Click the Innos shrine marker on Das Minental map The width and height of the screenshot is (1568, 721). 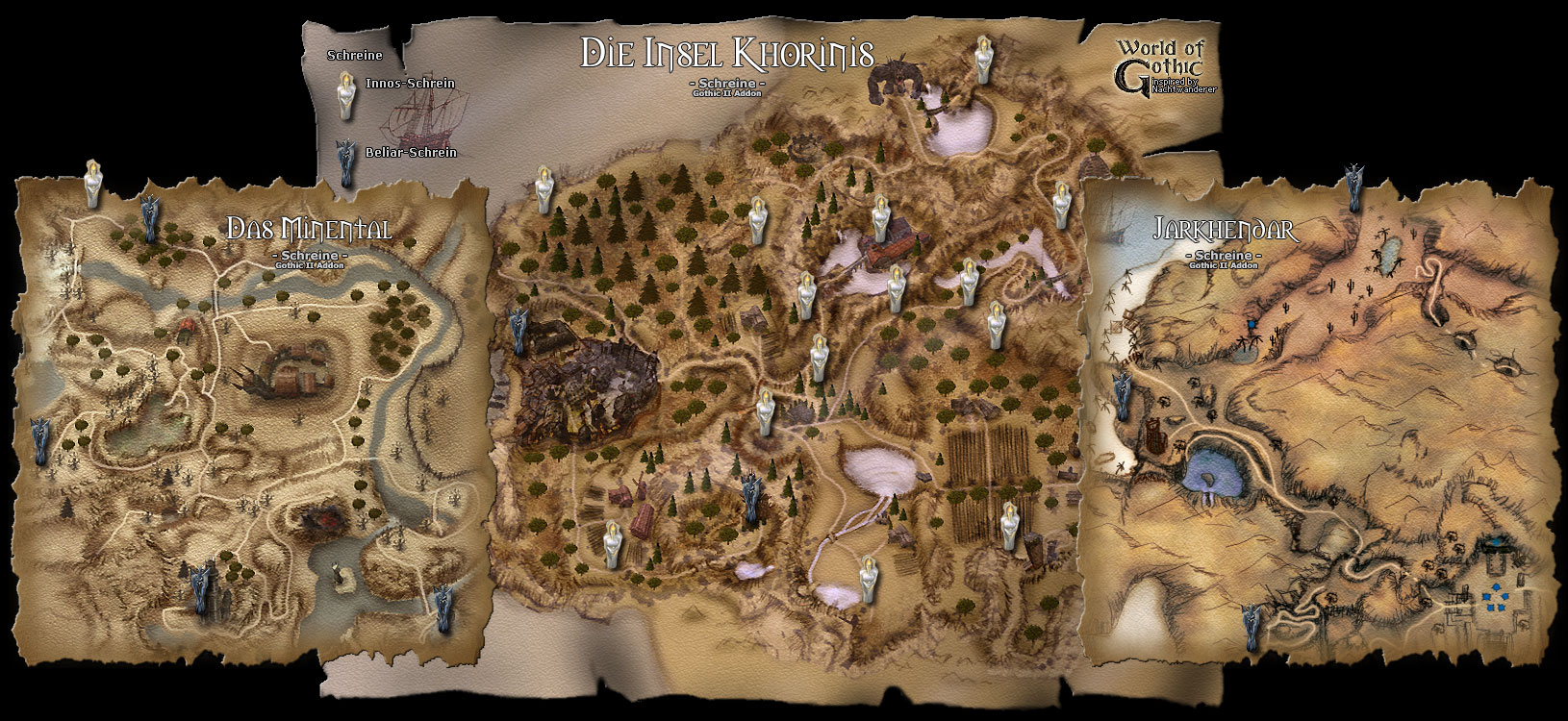click(93, 183)
